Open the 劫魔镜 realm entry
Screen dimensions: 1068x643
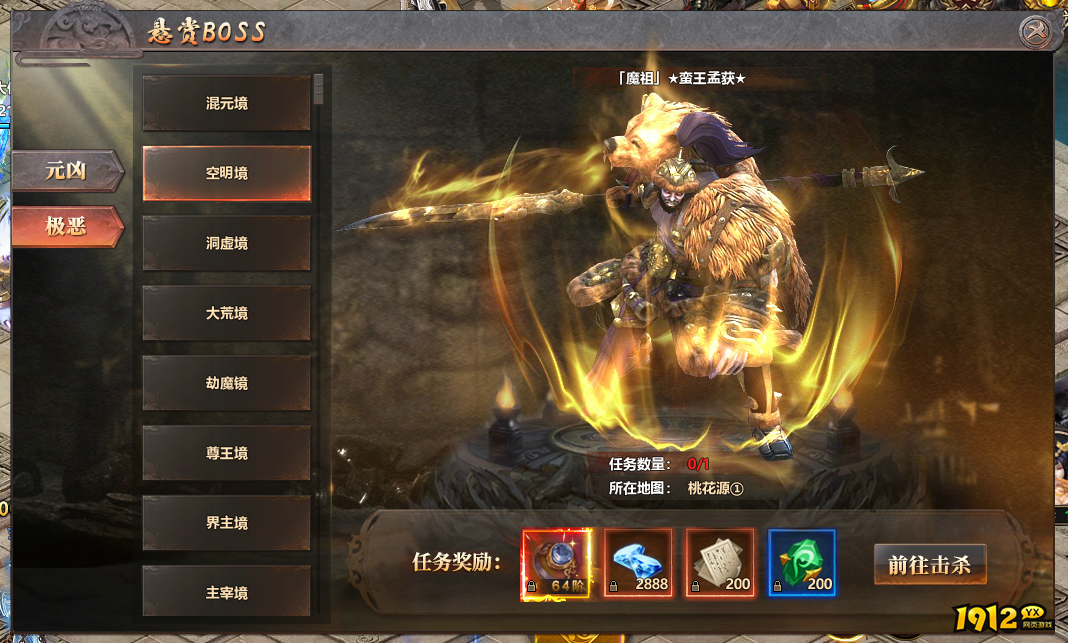pos(227,383)
